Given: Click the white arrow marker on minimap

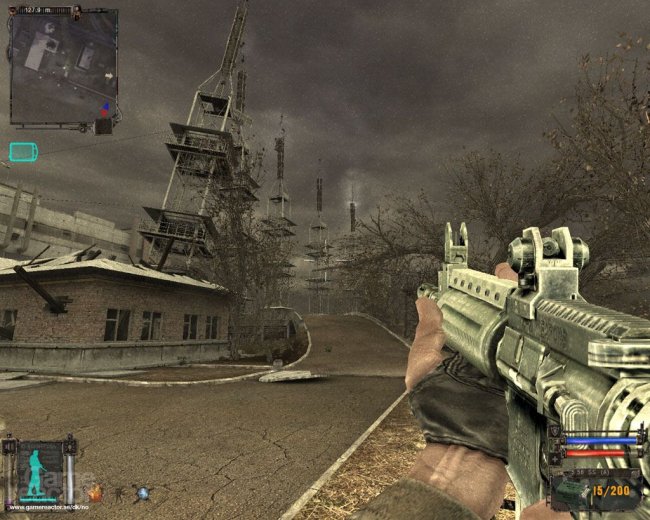Looking at the screenshot, I should [x=107, y=75].
